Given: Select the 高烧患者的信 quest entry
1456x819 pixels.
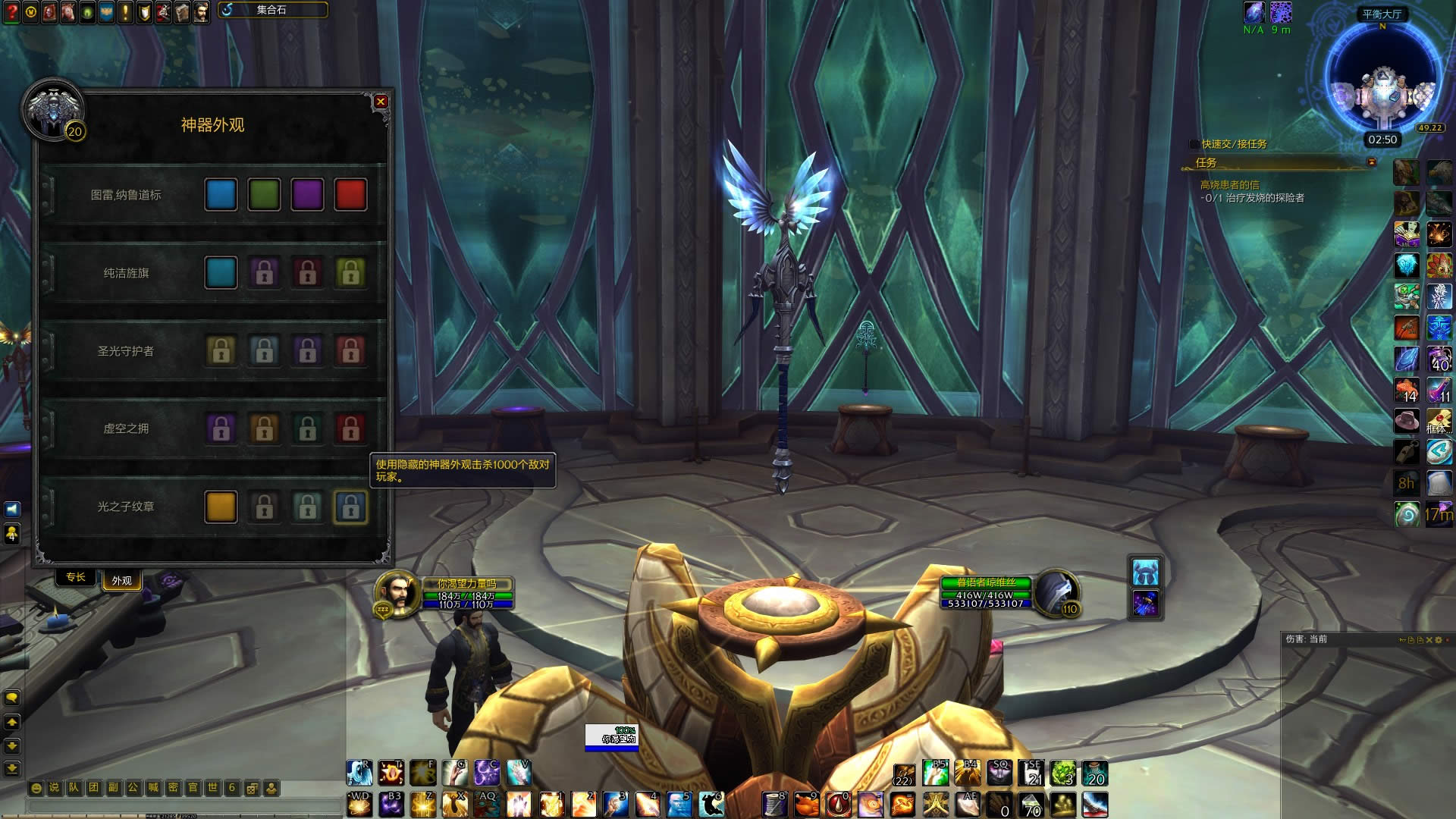Looking at the screenshot, I should point(1229,185).
